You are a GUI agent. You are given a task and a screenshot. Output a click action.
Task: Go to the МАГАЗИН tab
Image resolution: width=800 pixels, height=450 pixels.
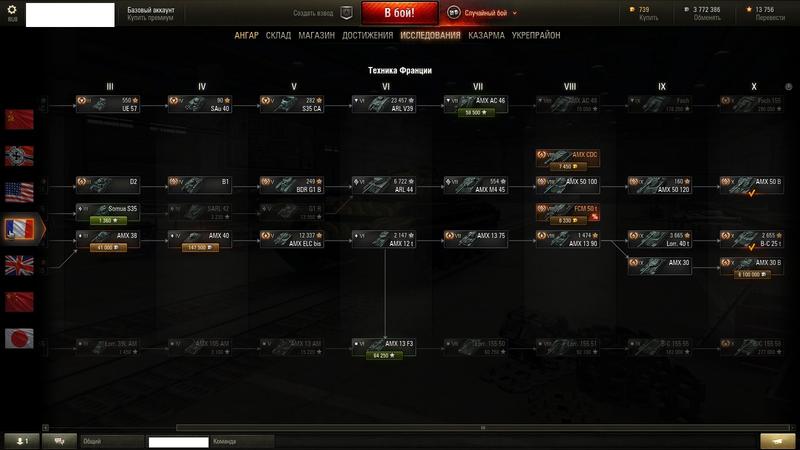(x=316, y=35)
